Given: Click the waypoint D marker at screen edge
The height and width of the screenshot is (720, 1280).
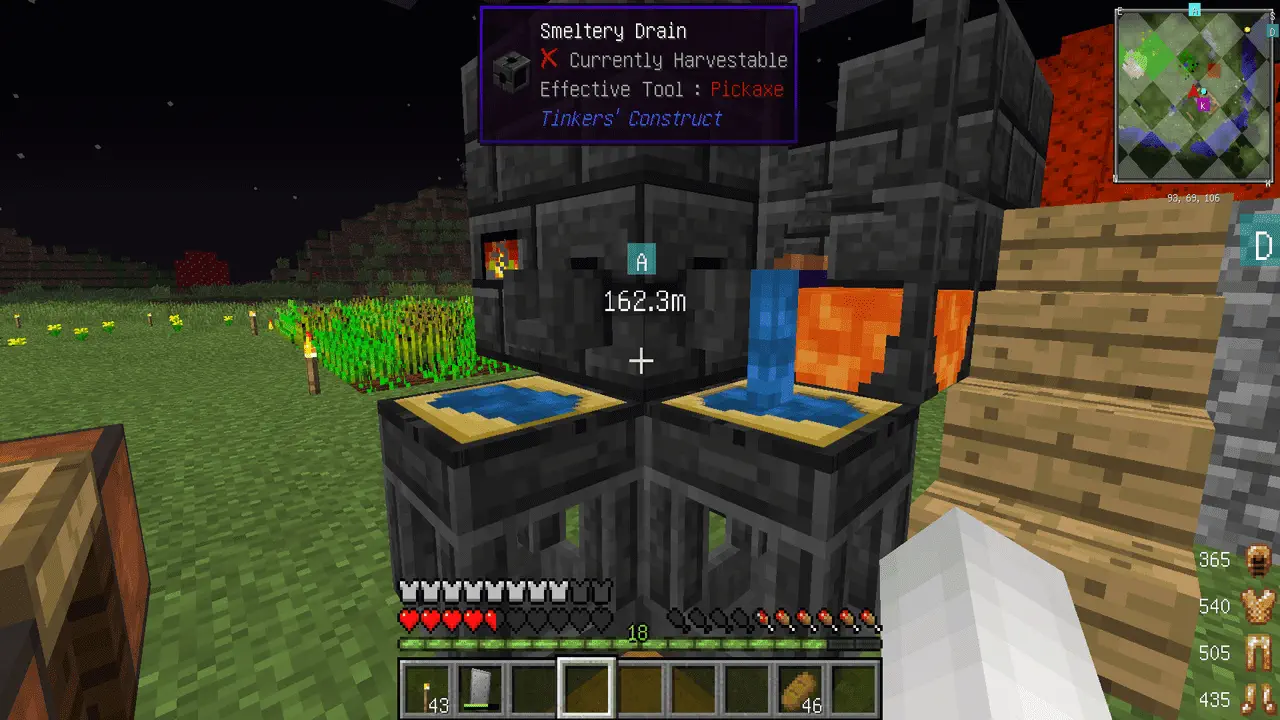Looking at the screenshot, I should (1262, 246).
